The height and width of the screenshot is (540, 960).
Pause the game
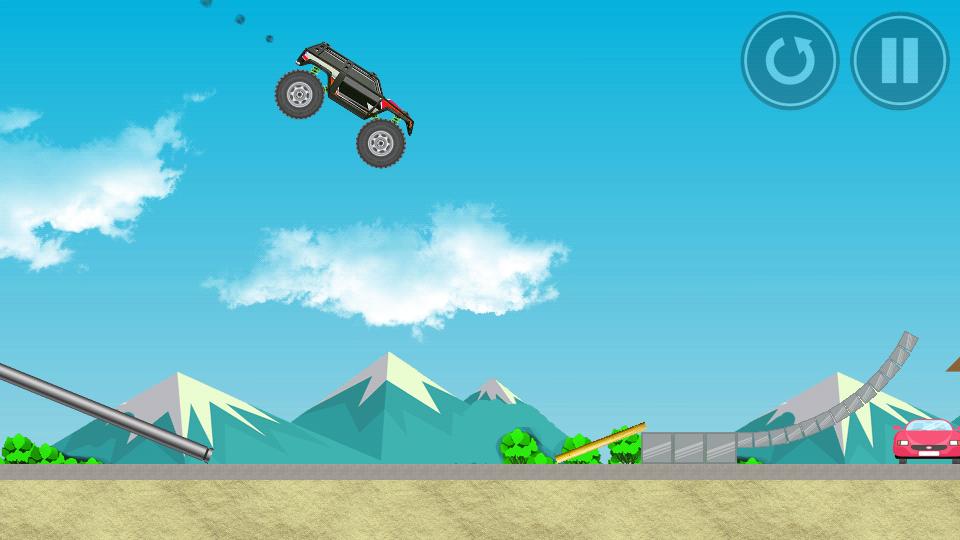(x=899, y=61)
